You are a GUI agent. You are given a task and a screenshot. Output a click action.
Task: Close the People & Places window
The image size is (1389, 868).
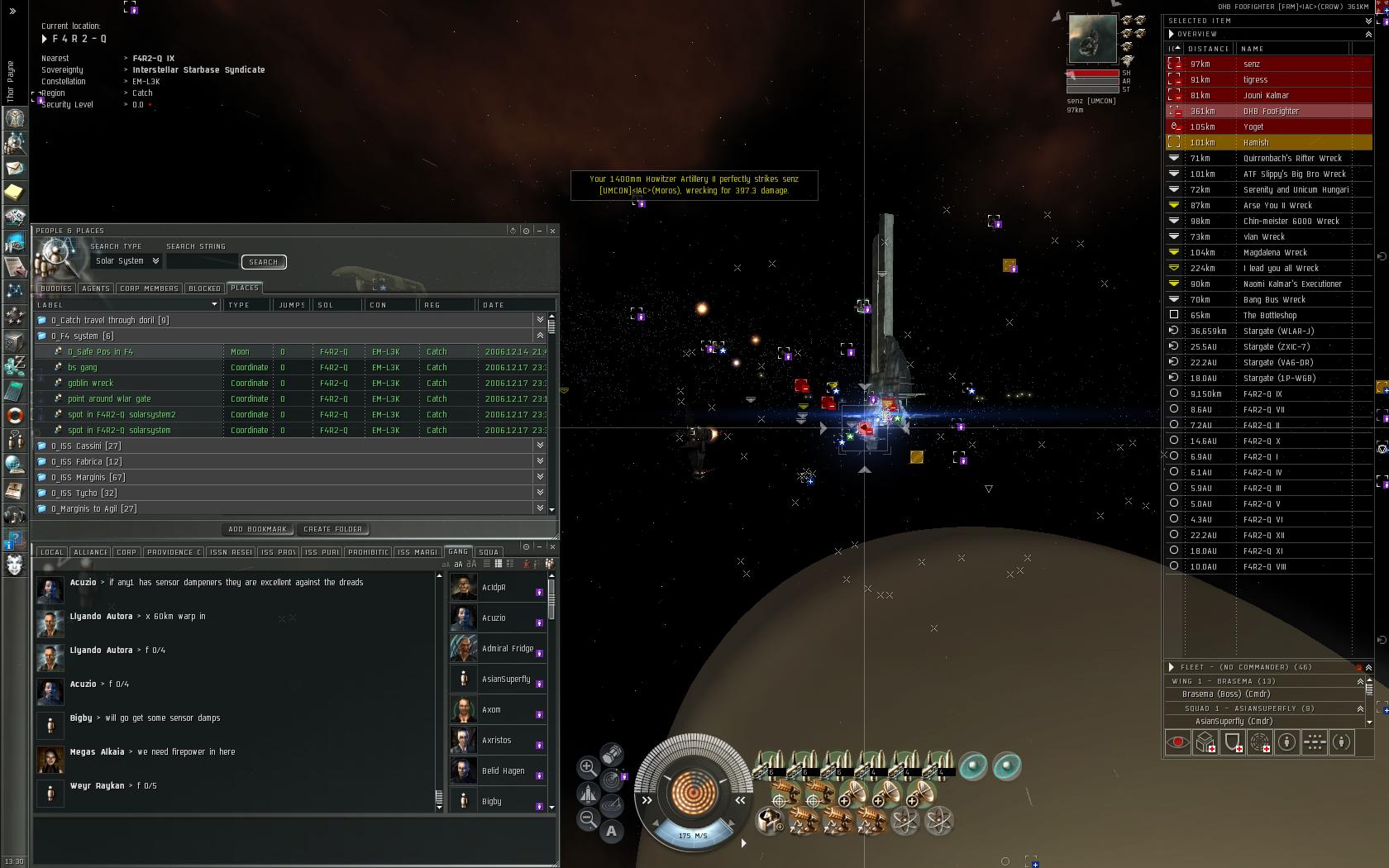(x=552, y=231)
